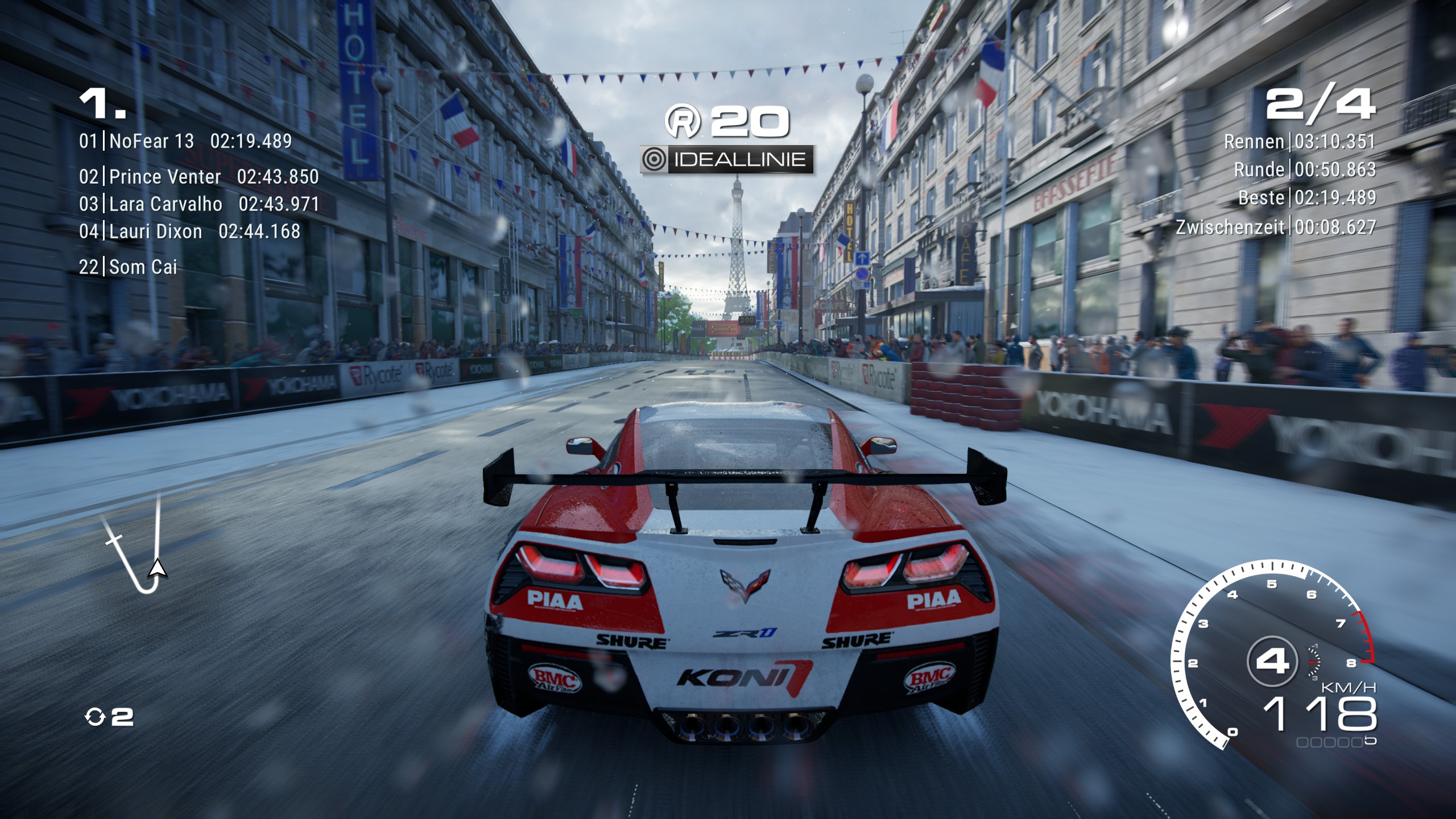Choose Prince Venter's leaderboard row

click(x=165, y=177)
